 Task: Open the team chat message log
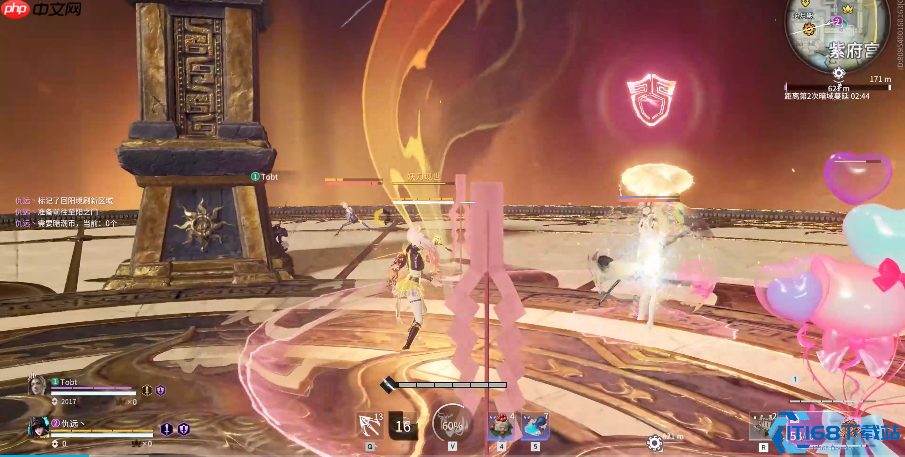click(65, 212)
